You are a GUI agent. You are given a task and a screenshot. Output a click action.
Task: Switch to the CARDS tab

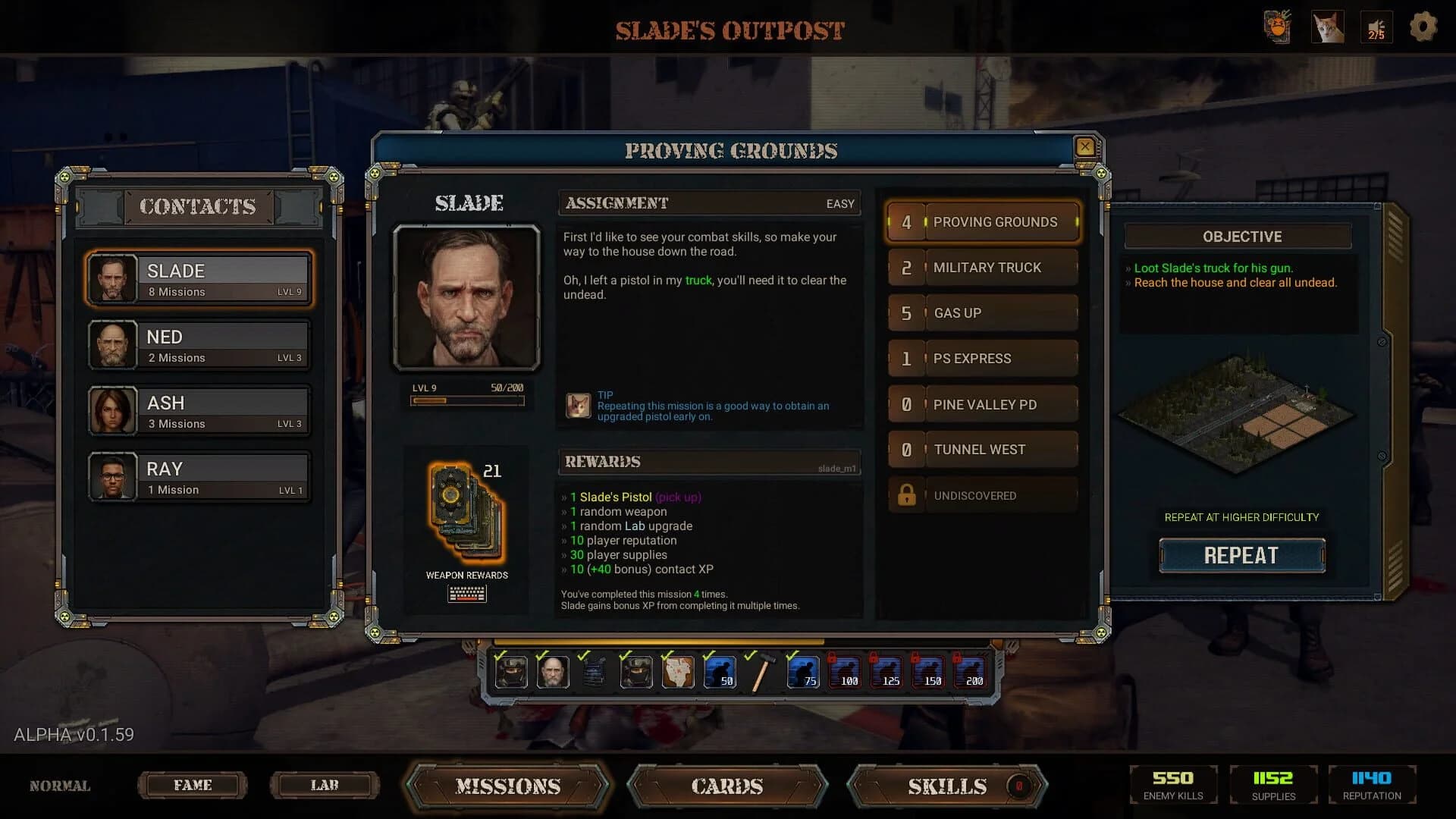pyautogui.click(x=726, y=786)
